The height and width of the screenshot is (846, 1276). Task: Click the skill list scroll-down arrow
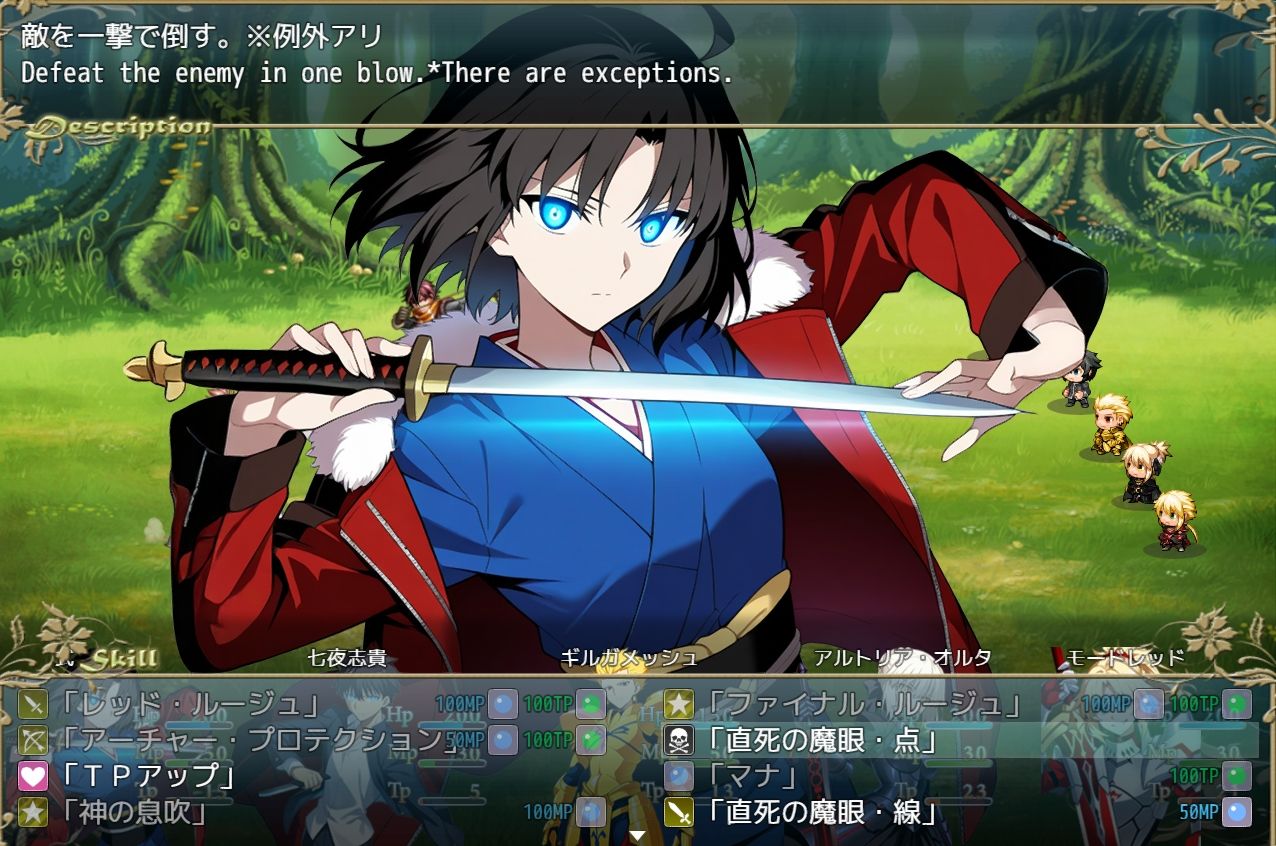pos(638,835)
